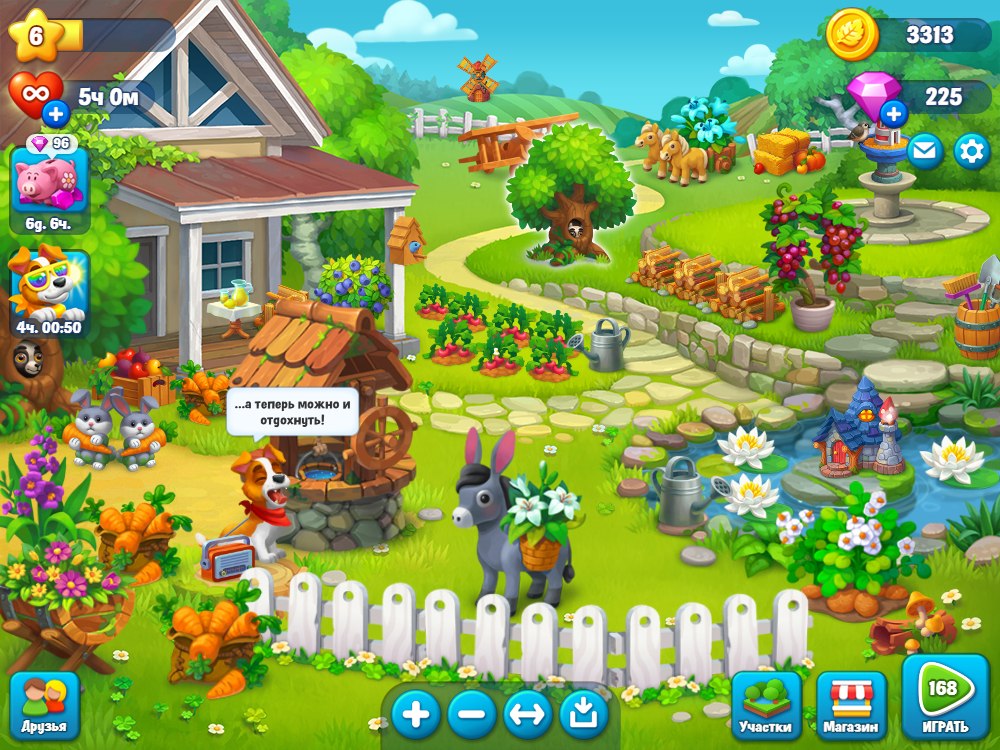
Task: Open the settings gear
Action: pos(971,151)
